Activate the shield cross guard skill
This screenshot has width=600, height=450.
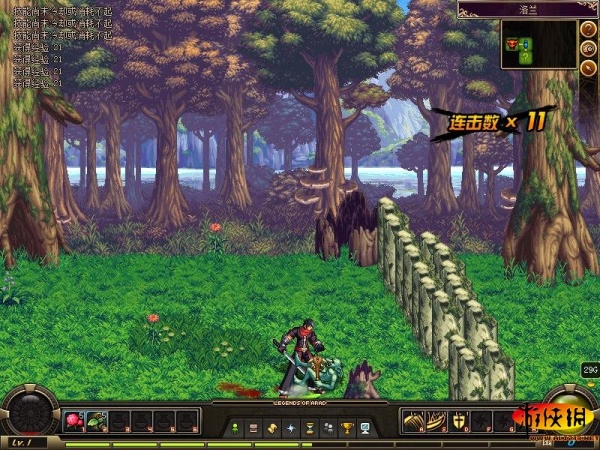459,421
